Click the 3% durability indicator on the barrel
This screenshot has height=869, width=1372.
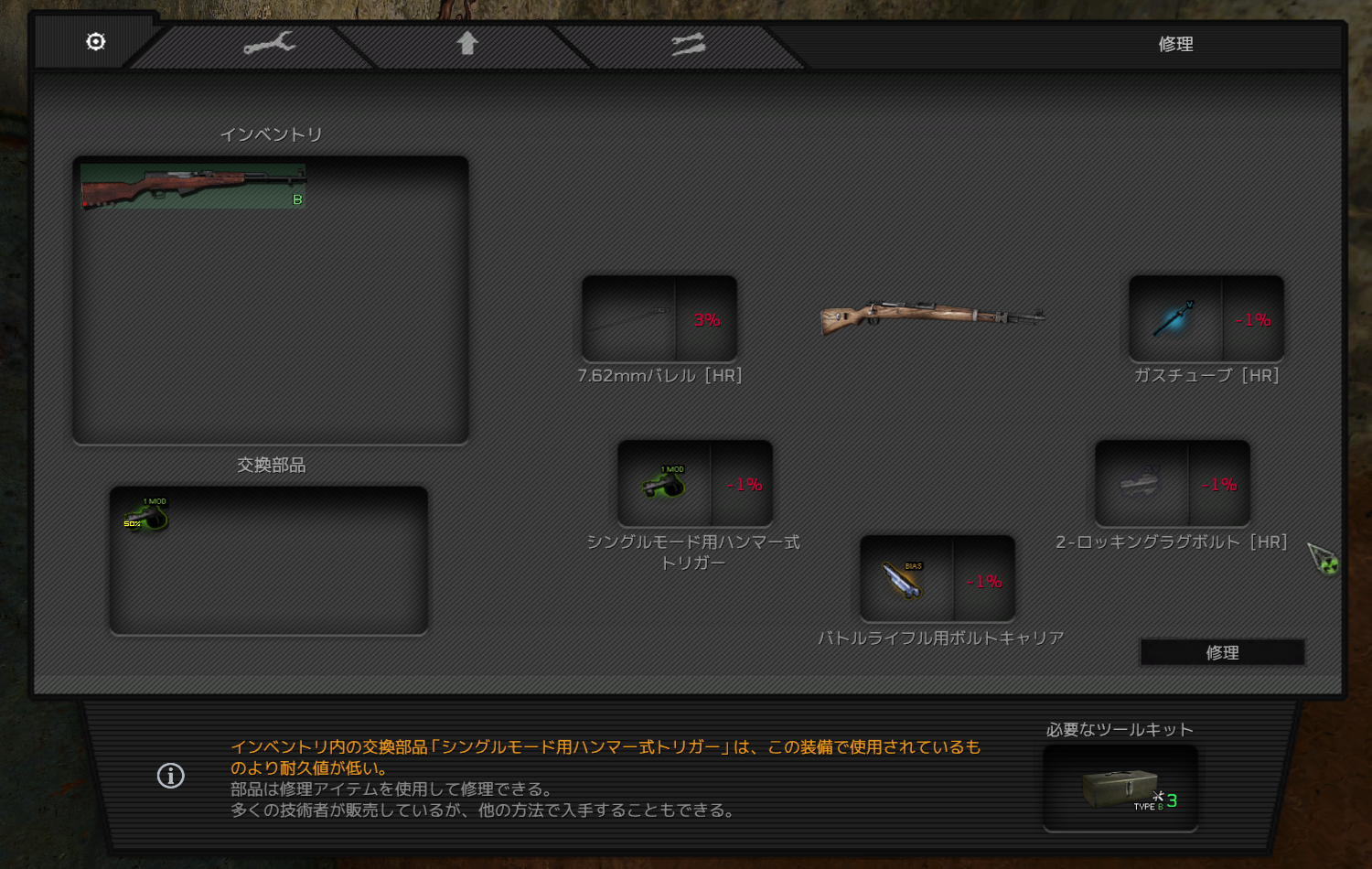click(x=706, y=320)
